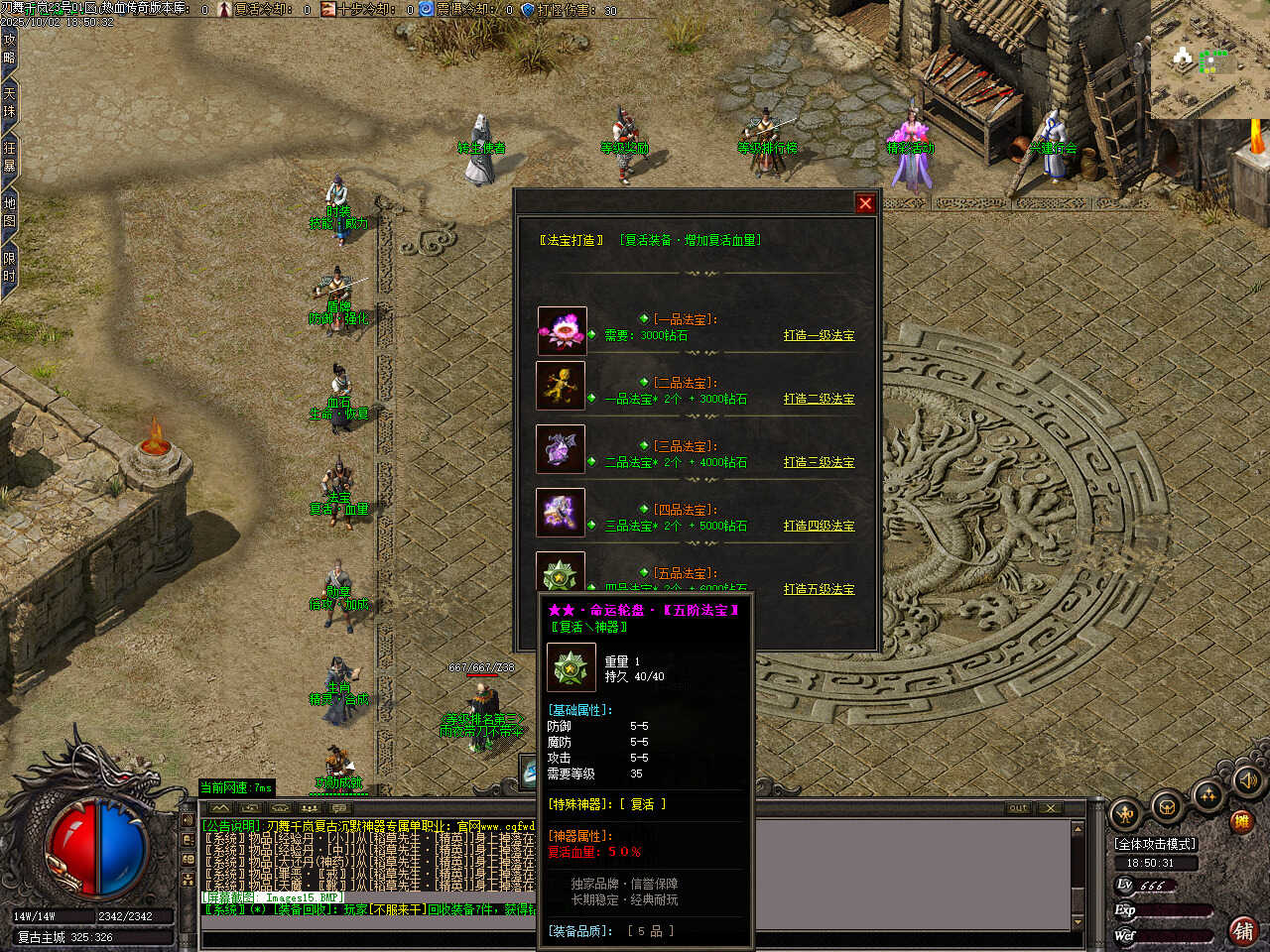Click the golden figure 二品法宝 icon
The image size is (1270, 952).
pyautogui.click(x=561, y=386)
